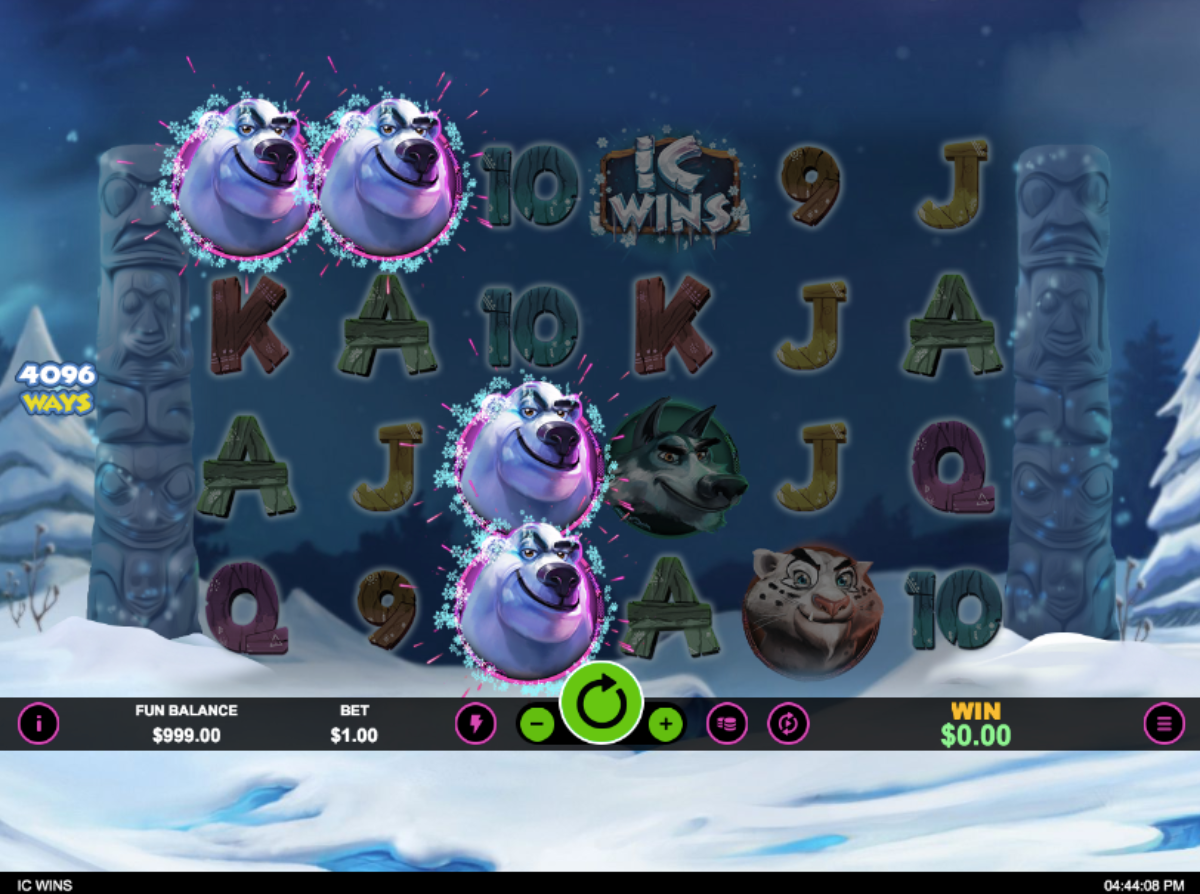Open the hamburger menu
Image resolution: width=1200 pixels, height=894 pixels.
(1164, 723)
